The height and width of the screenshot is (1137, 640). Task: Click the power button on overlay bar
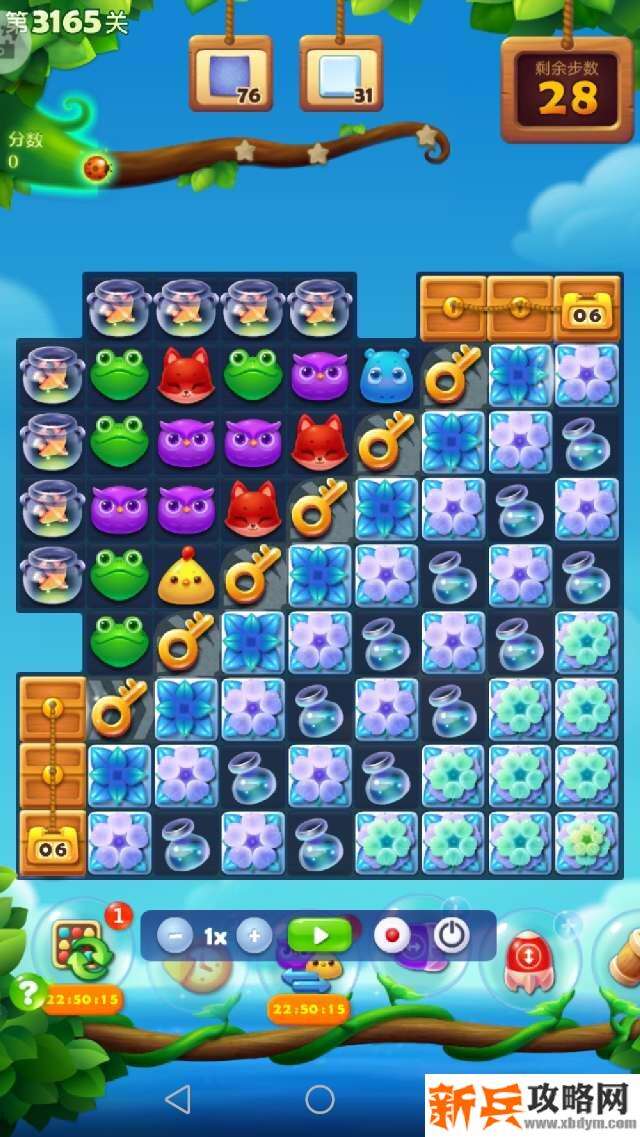click(x=452, y=936)
